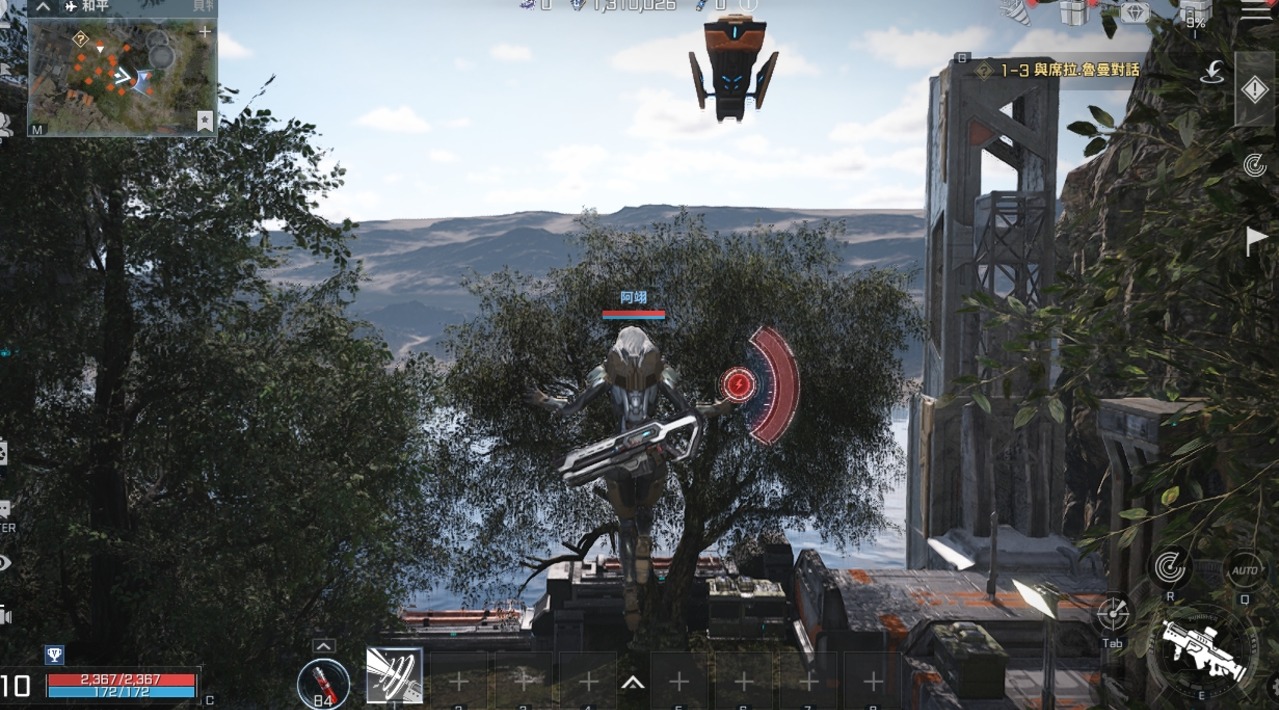
Task: Use the crosshair target-lock button
Action: tap(1113, 614)
